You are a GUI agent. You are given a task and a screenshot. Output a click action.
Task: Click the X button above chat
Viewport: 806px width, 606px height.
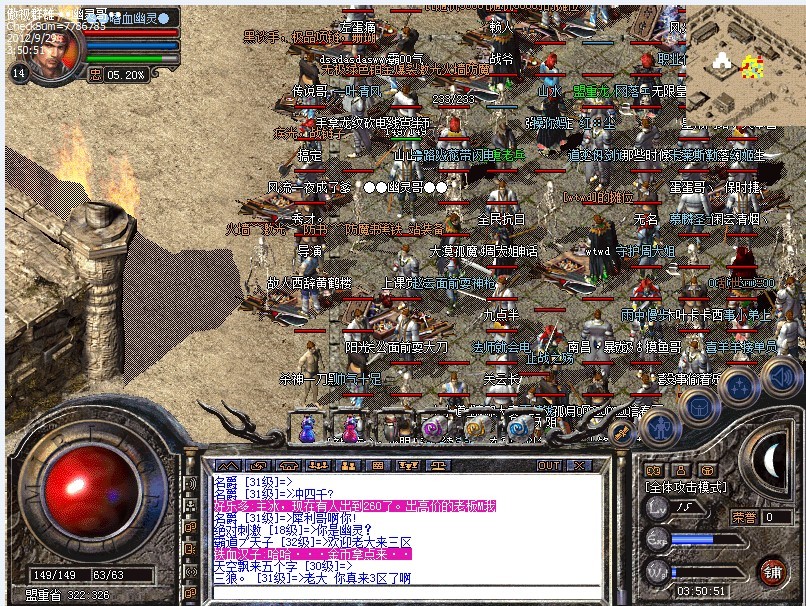[579, 465]
